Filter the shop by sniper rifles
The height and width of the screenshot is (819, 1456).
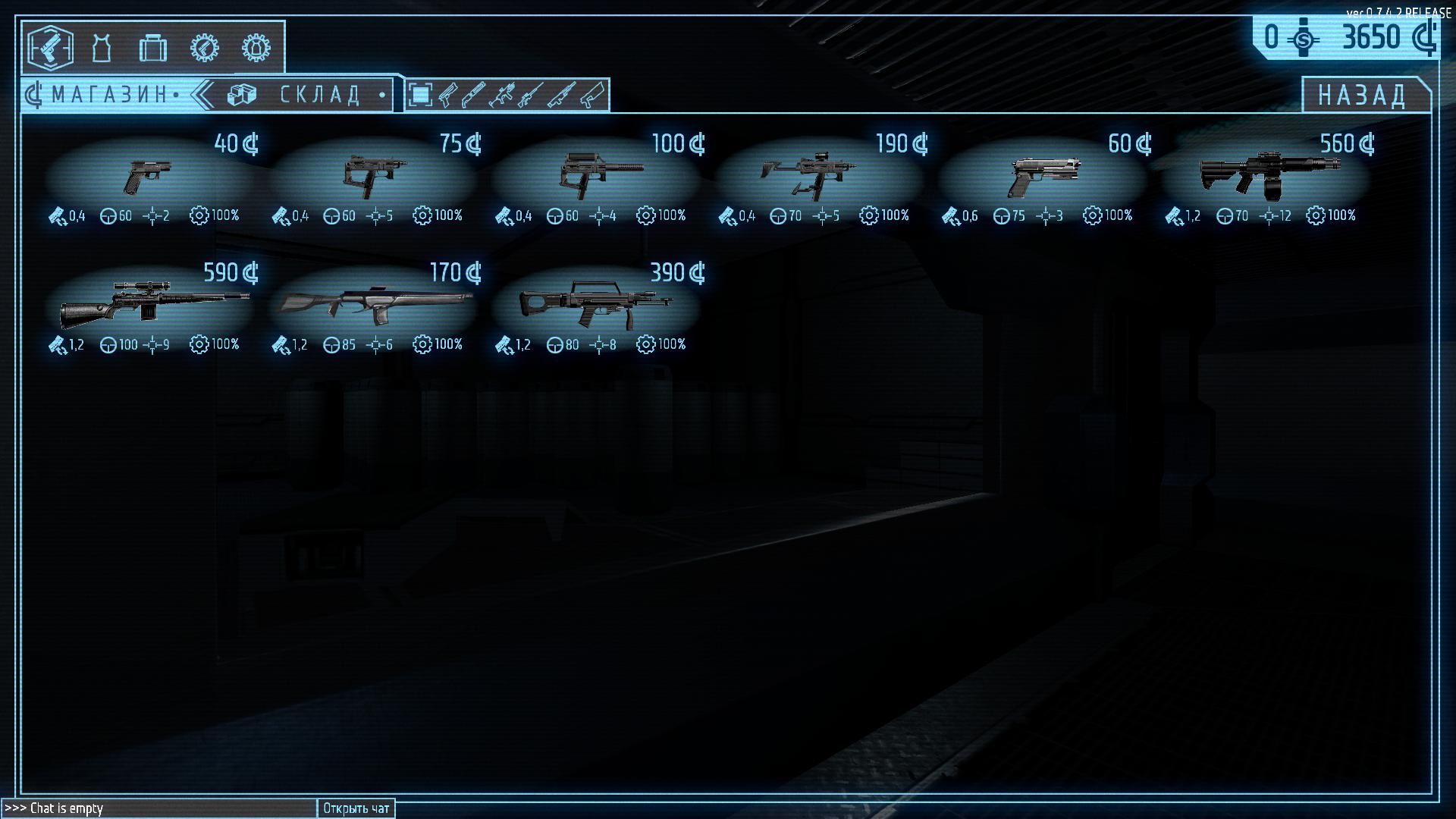(529, 95)
